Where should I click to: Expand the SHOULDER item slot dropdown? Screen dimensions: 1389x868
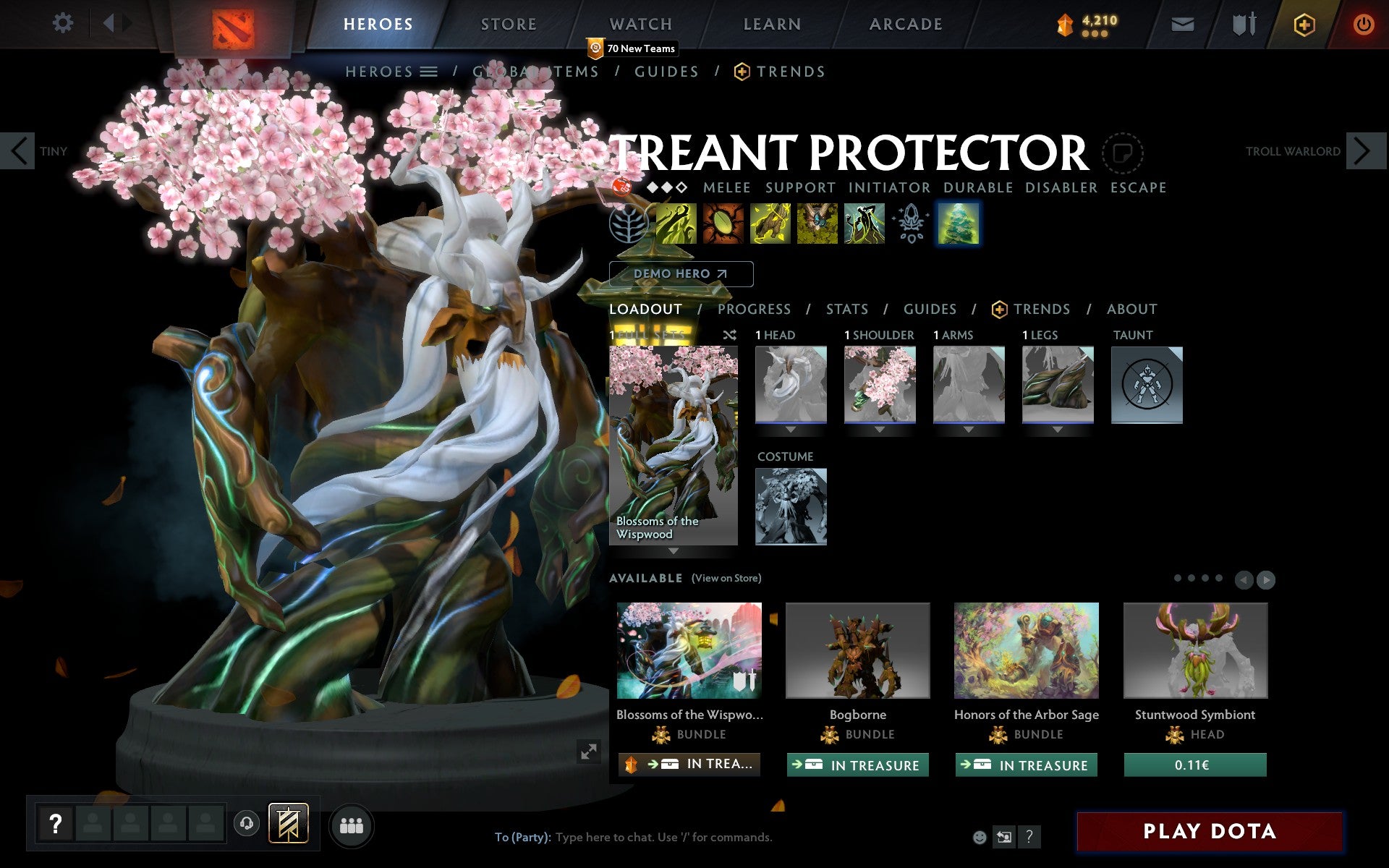(880, 428)
